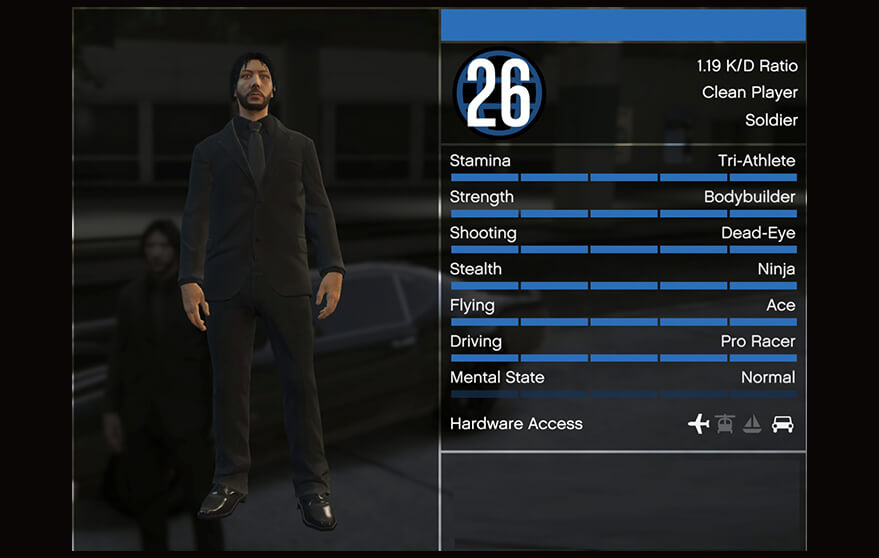Click the airplane hardware access icon
879x558 pixels.
pos(698,424)
